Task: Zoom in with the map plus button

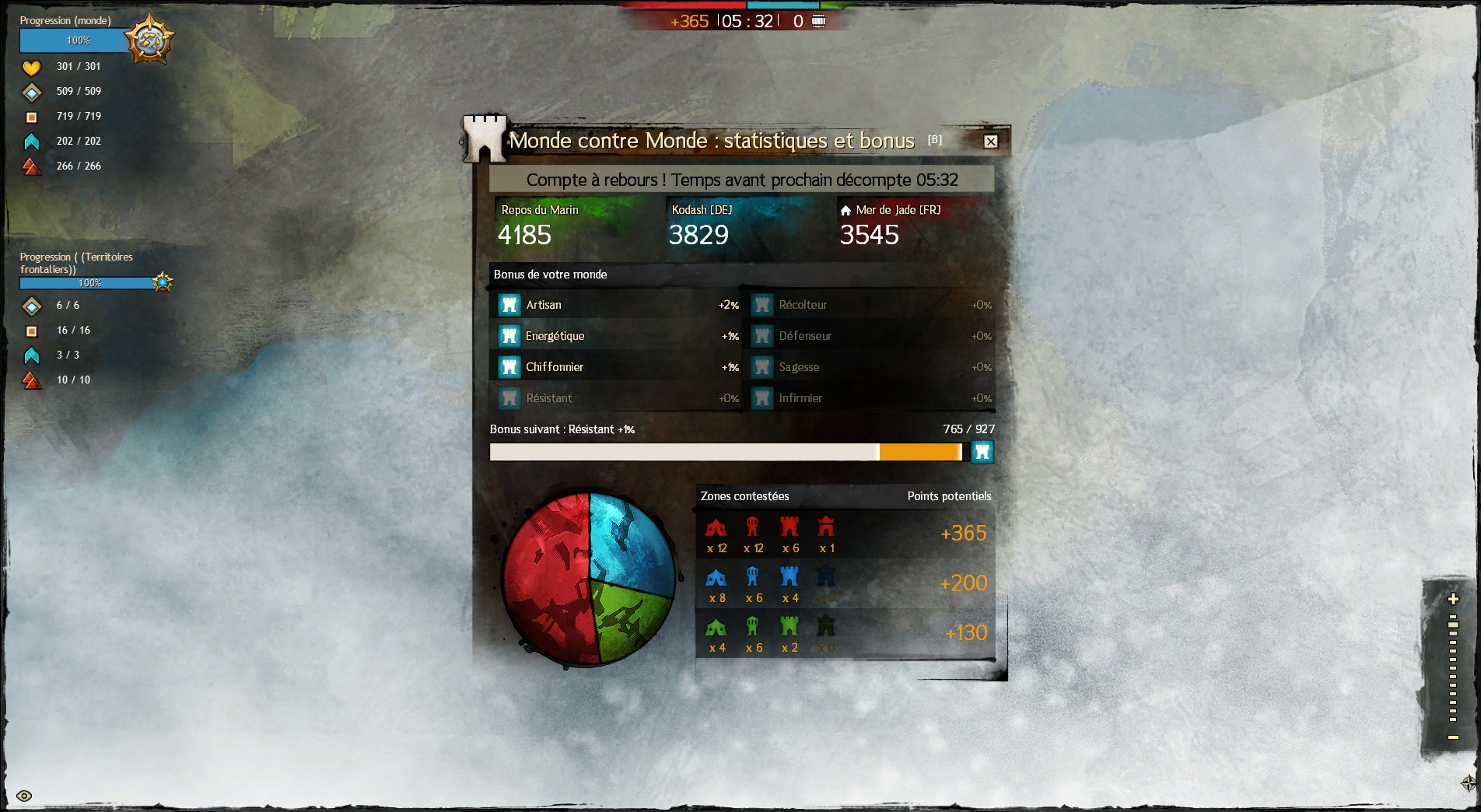Action: coord(1452,599)
